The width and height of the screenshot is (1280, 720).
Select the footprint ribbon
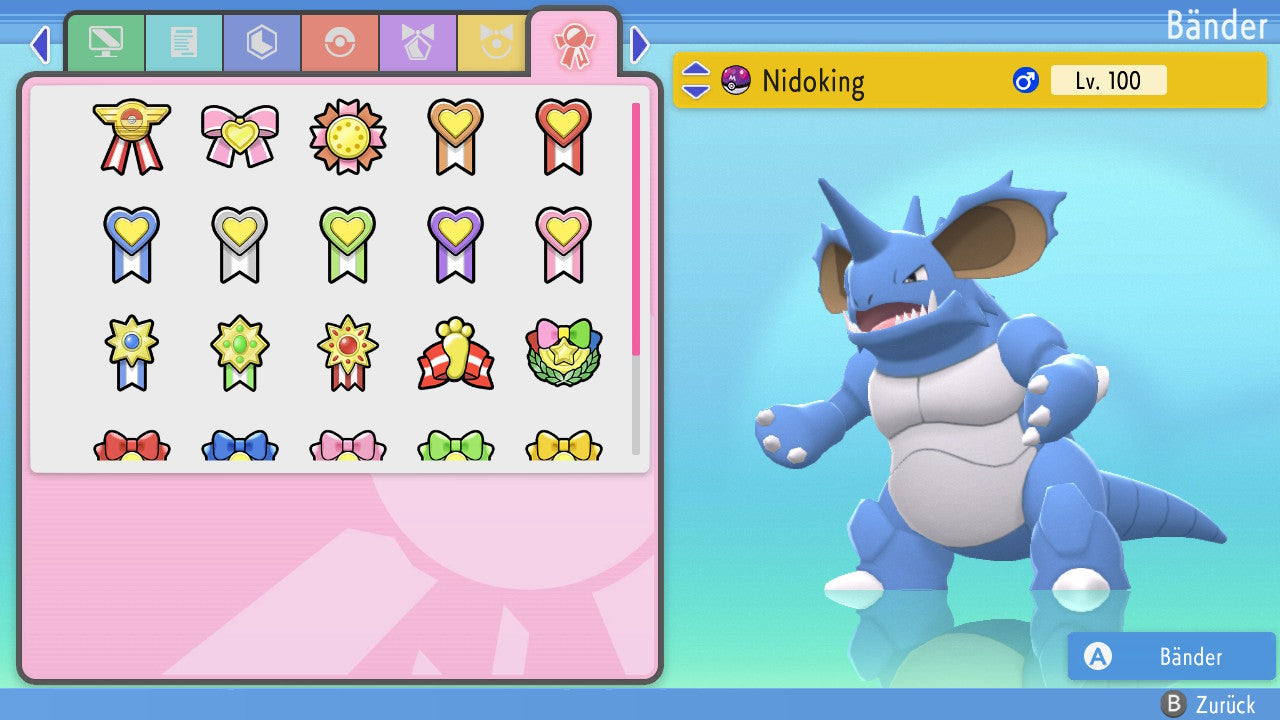pyautogui.click(x=456, y=354)
